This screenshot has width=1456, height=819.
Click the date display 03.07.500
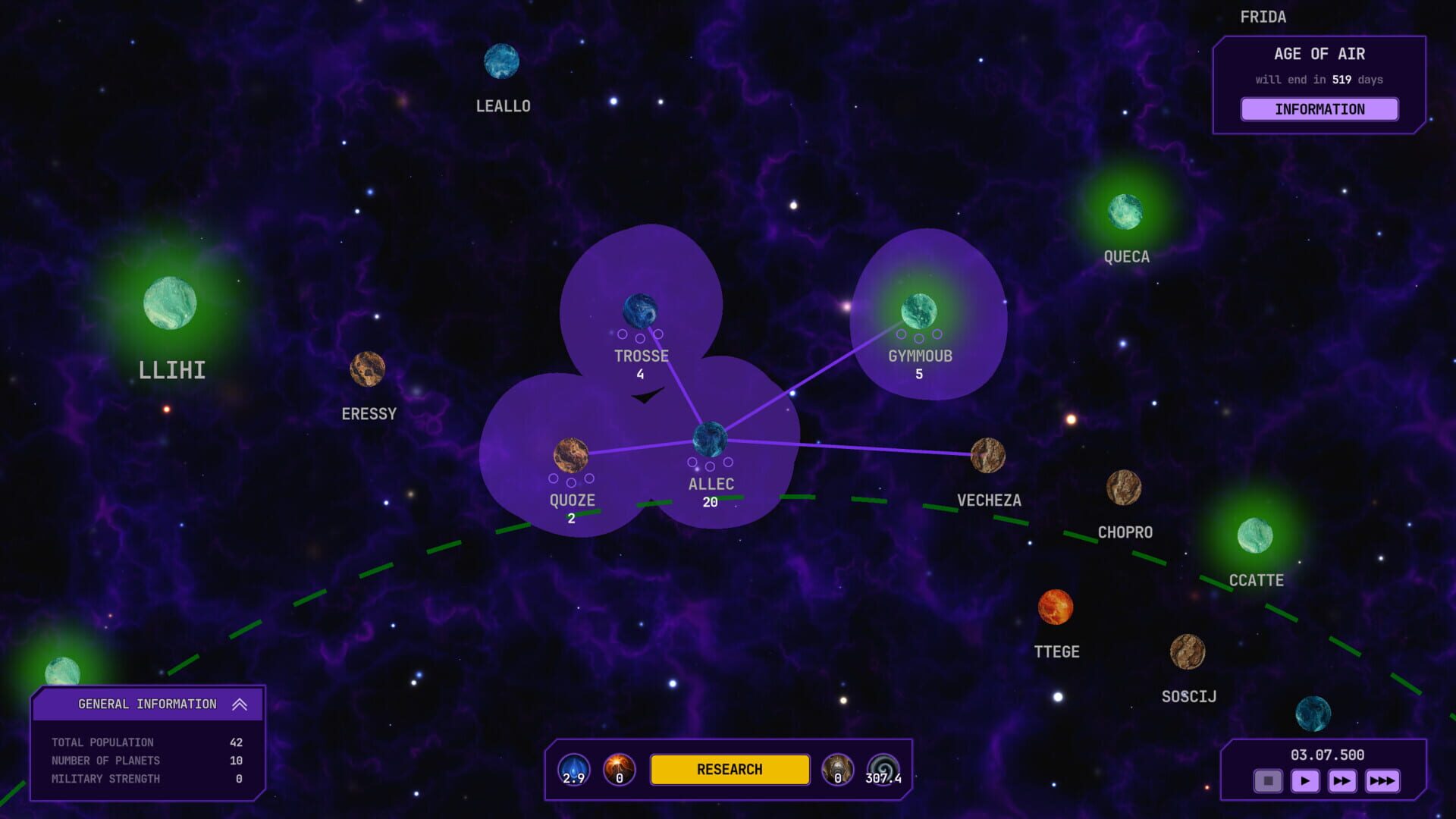coord(1327,754)
